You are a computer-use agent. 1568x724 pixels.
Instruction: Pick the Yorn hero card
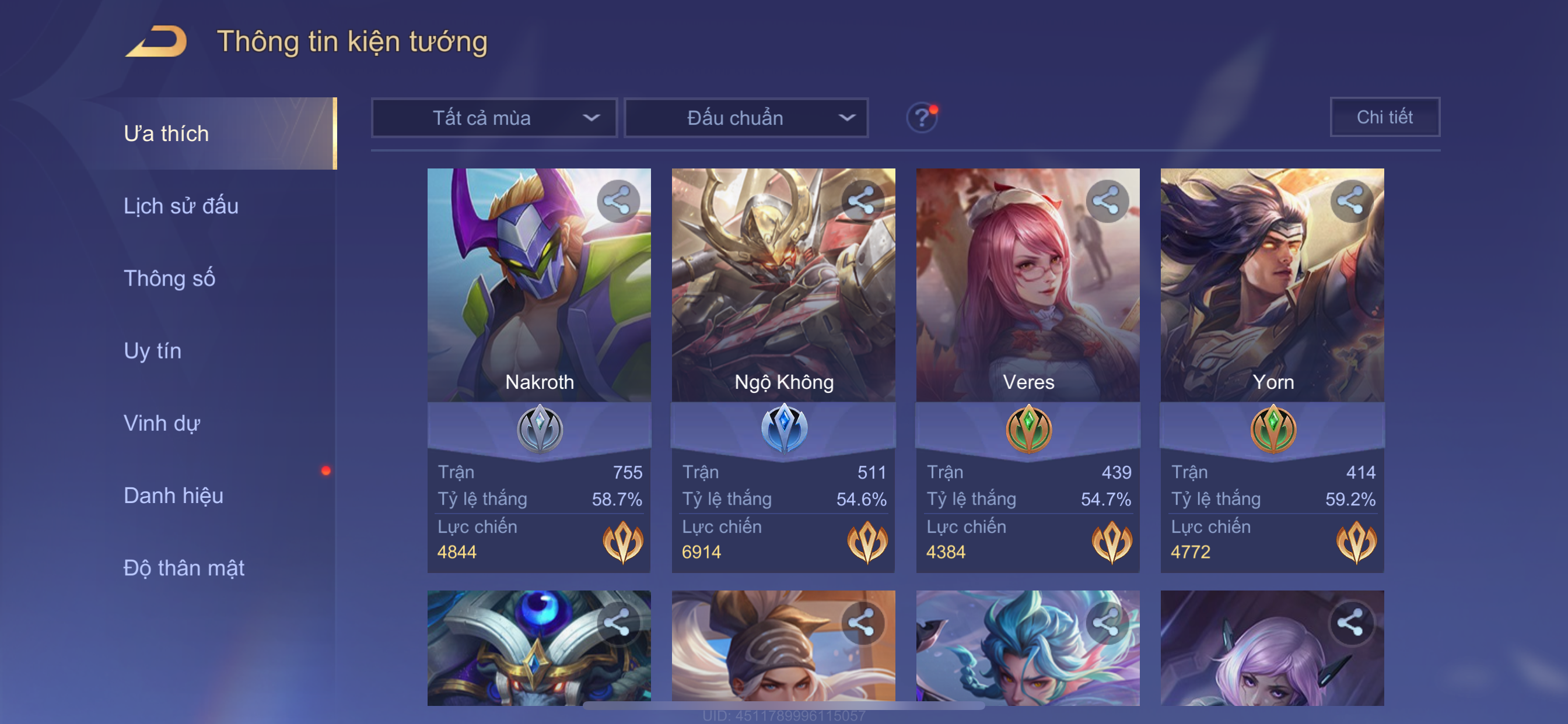pyautogui.click(x=1272, y=304)
